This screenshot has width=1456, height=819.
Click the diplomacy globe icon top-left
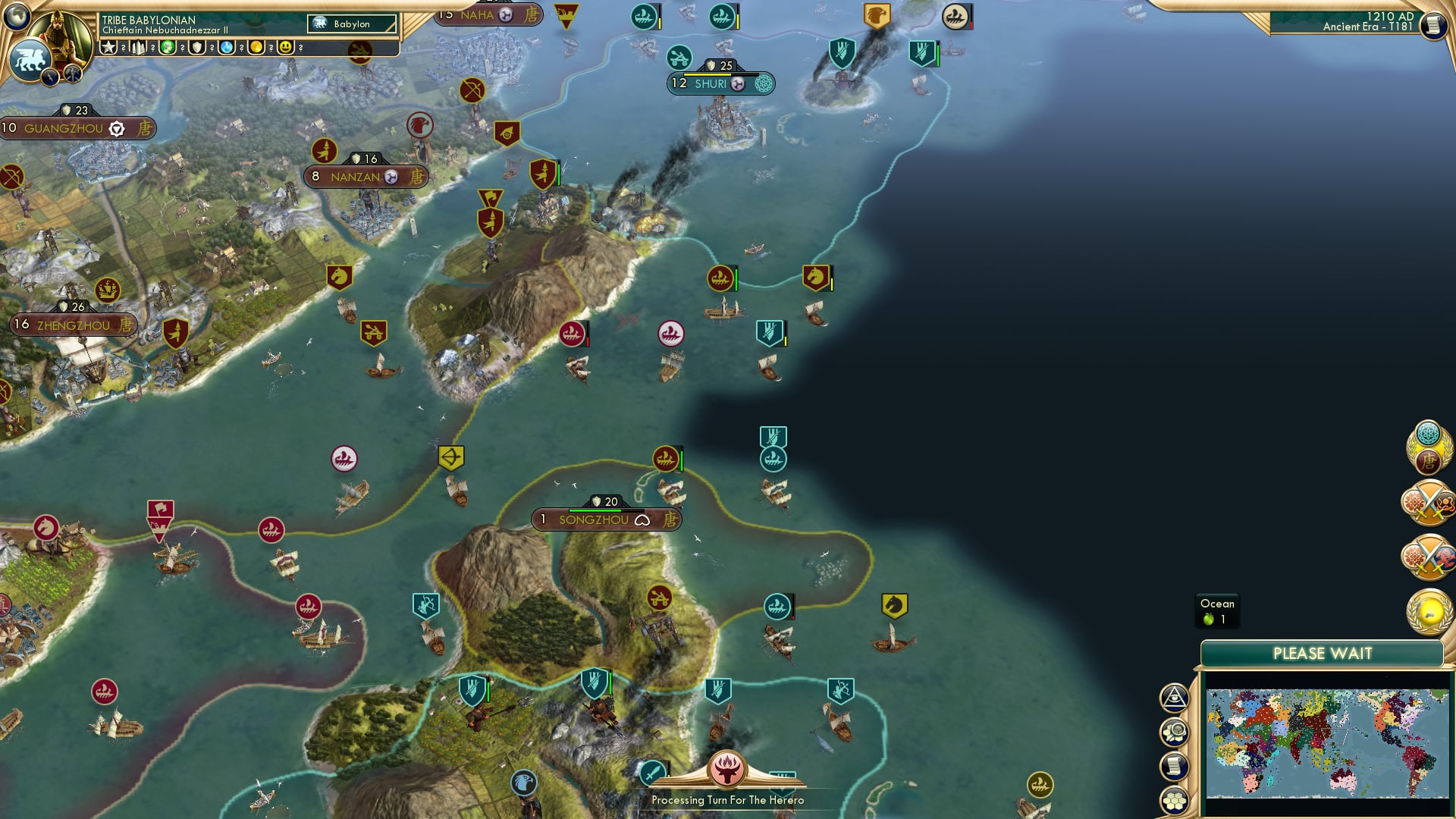(15, 16)
